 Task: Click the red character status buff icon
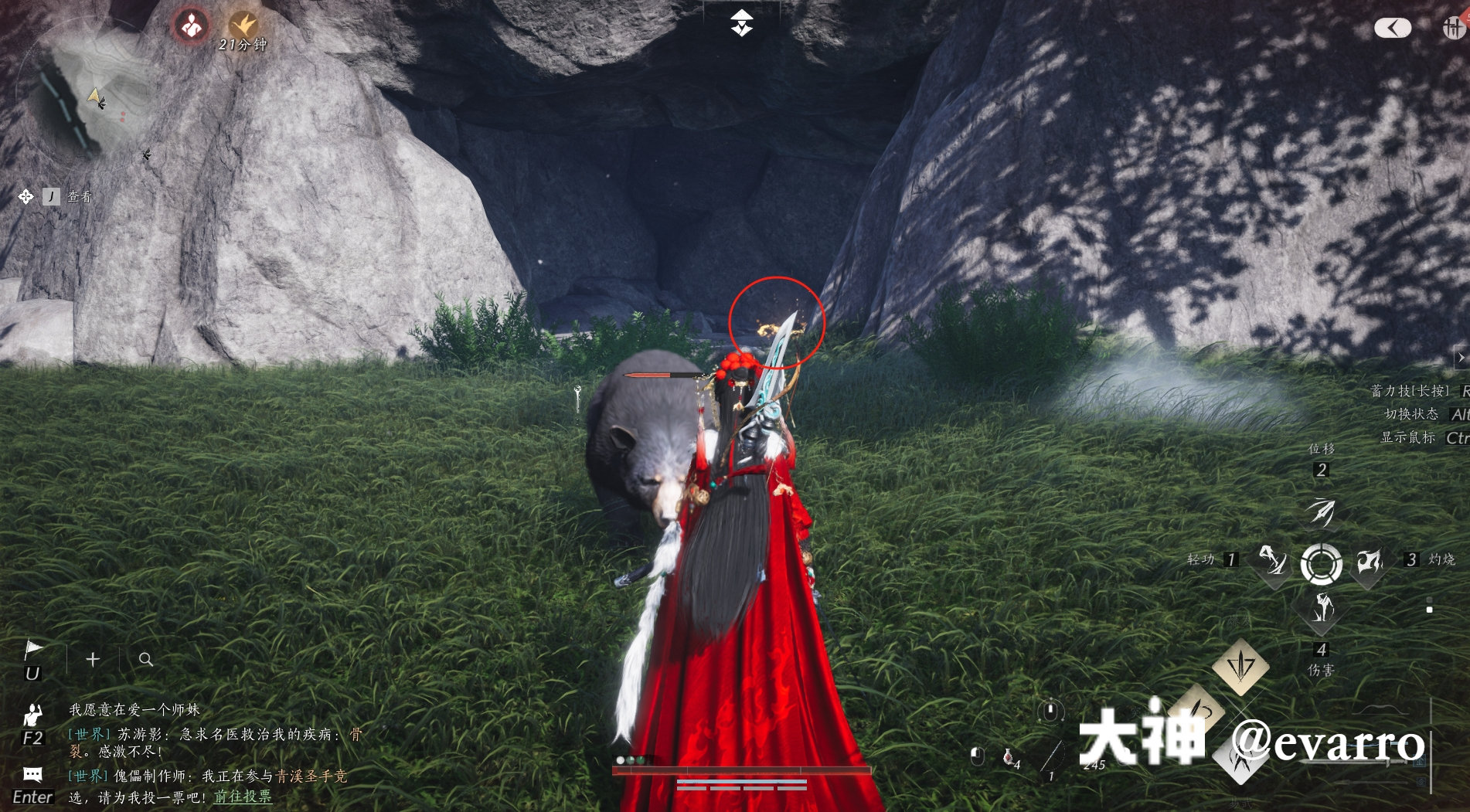[191, 25]
